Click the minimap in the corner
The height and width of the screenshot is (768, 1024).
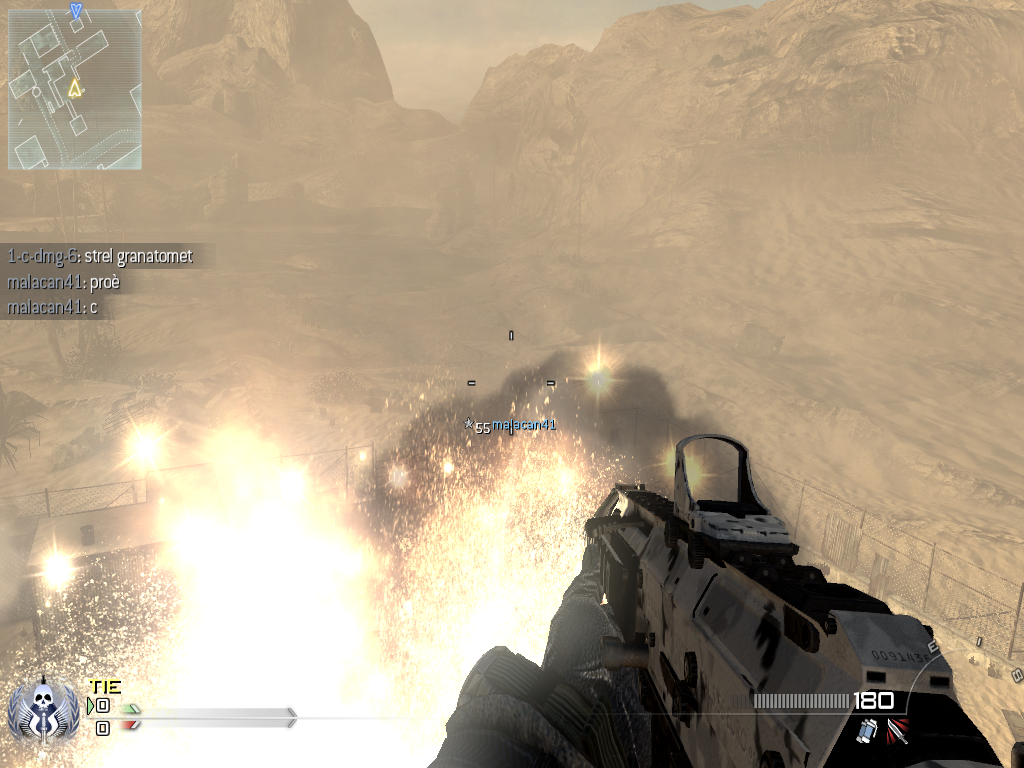tap(75, 88)
